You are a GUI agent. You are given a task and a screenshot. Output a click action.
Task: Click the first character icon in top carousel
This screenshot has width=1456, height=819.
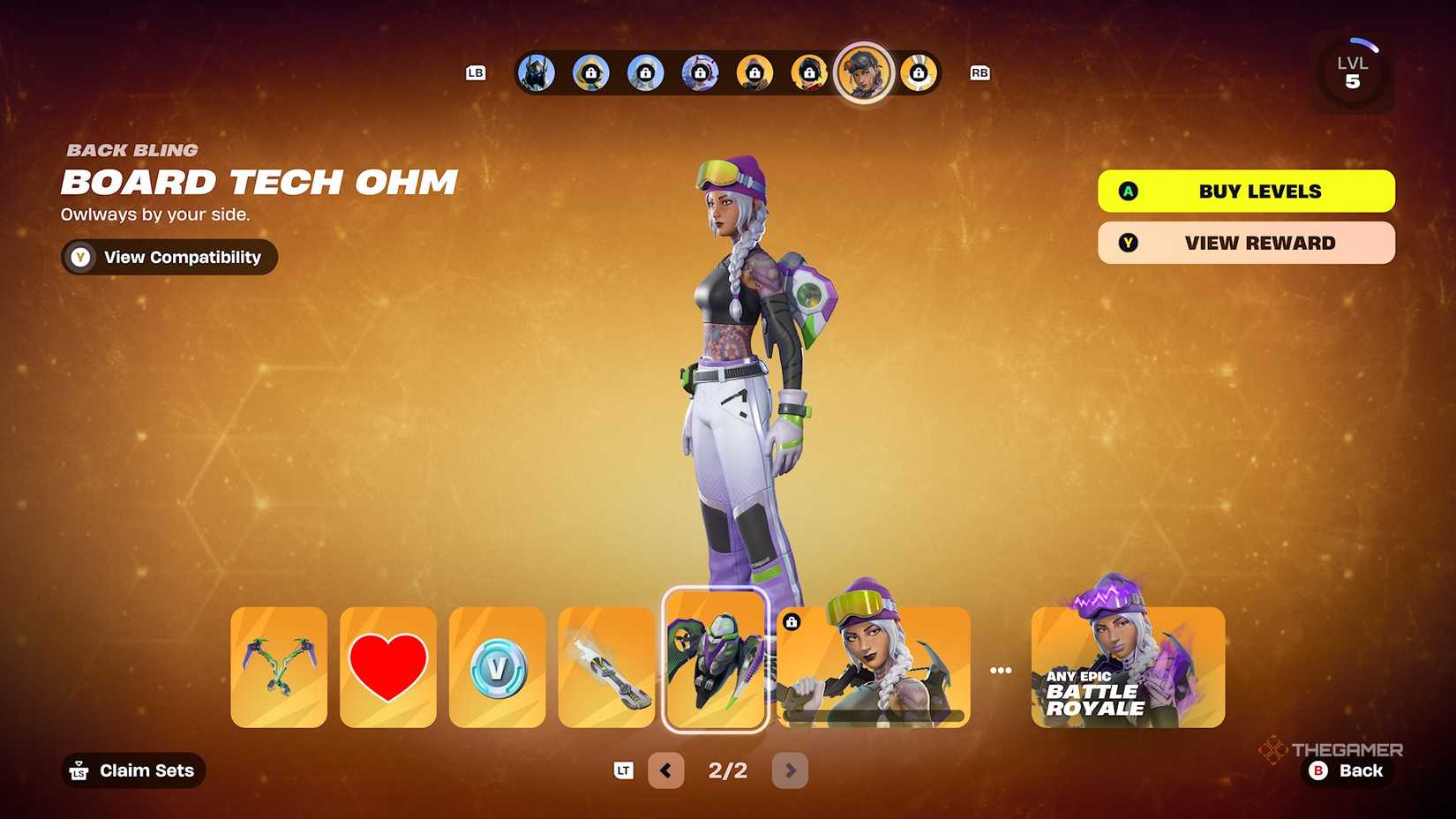(536, 73)
